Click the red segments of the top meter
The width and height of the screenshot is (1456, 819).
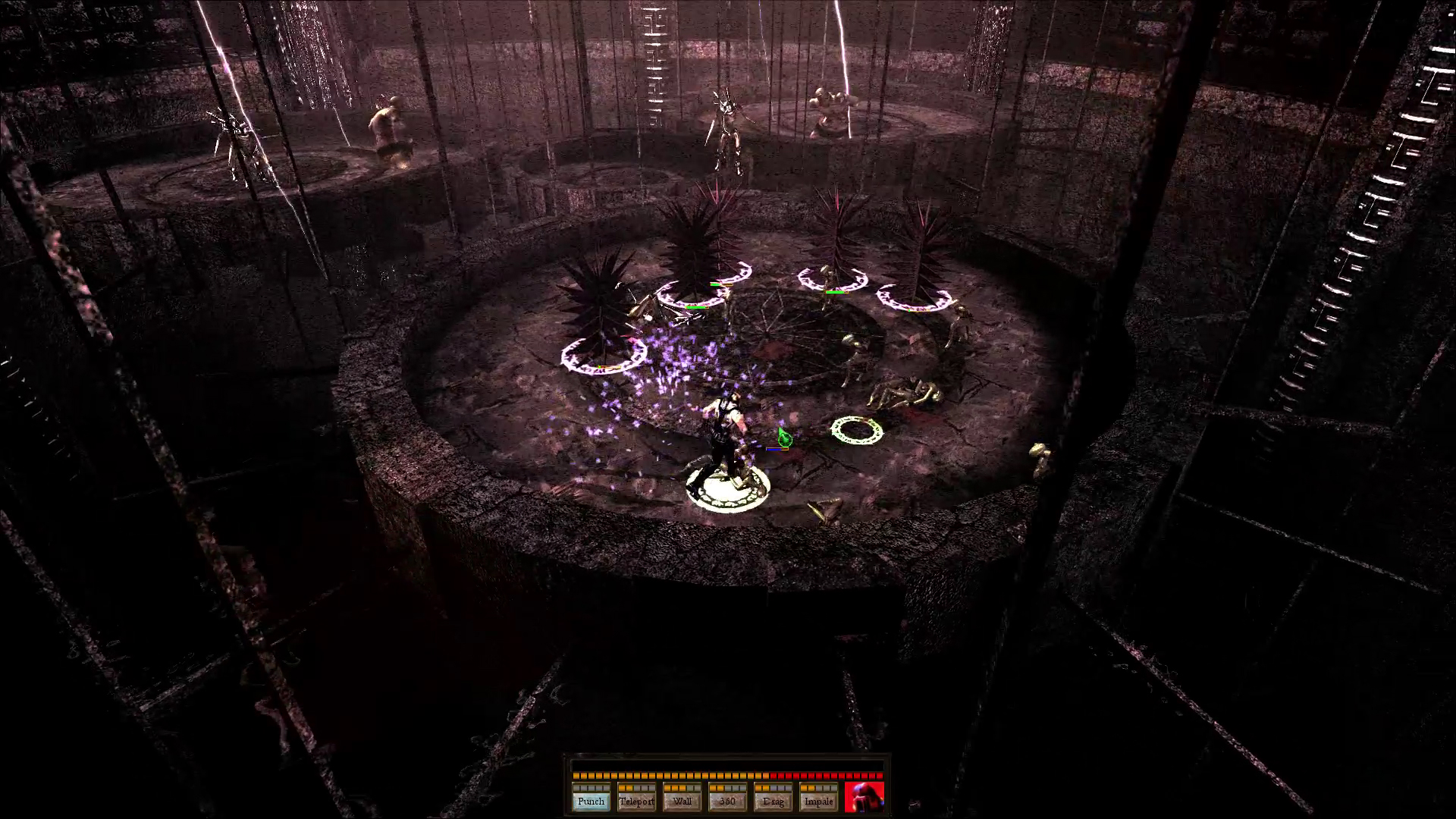(827, 776)
